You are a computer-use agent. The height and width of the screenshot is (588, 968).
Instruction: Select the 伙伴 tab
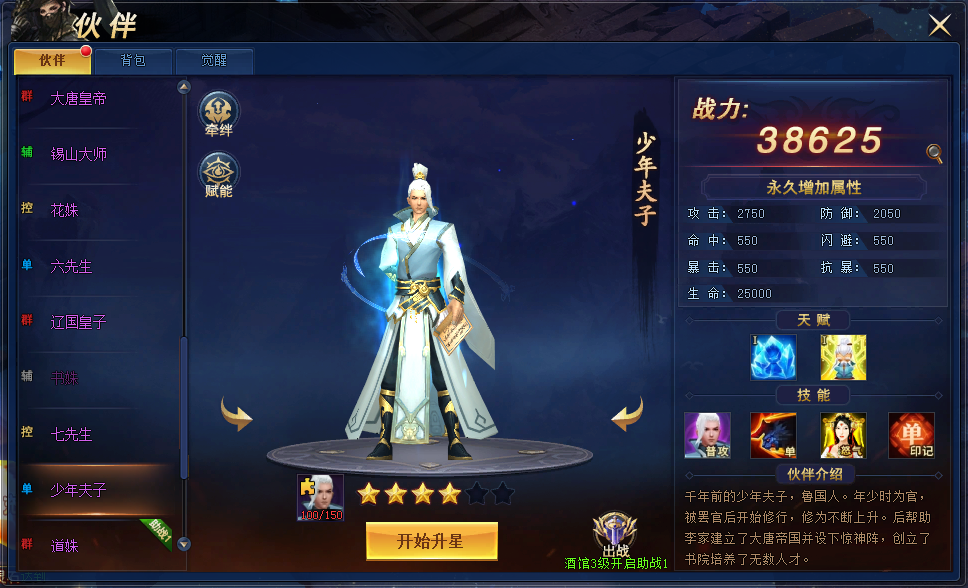point(52,61)
